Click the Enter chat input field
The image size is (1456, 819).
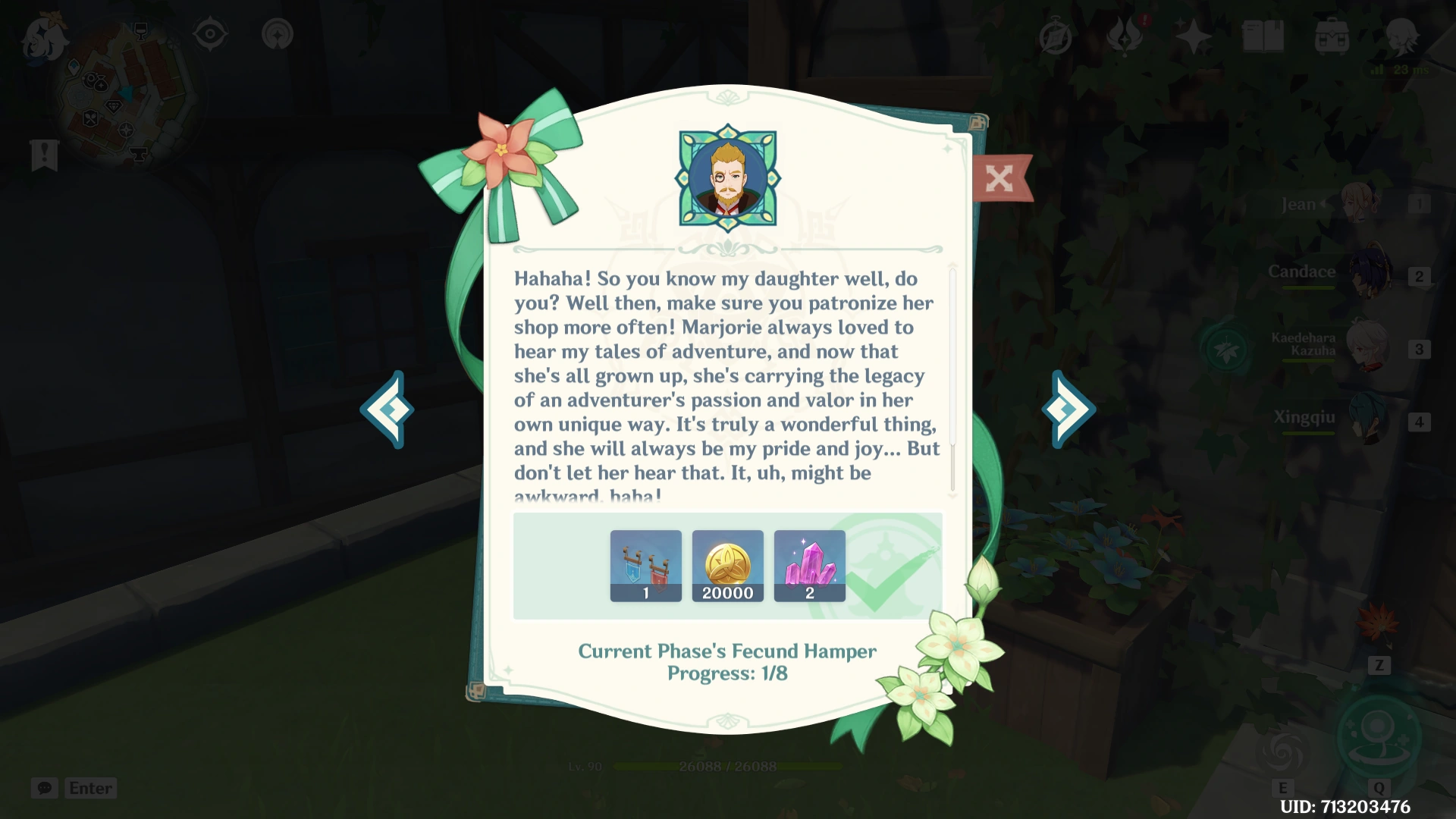tap(90, 788)
